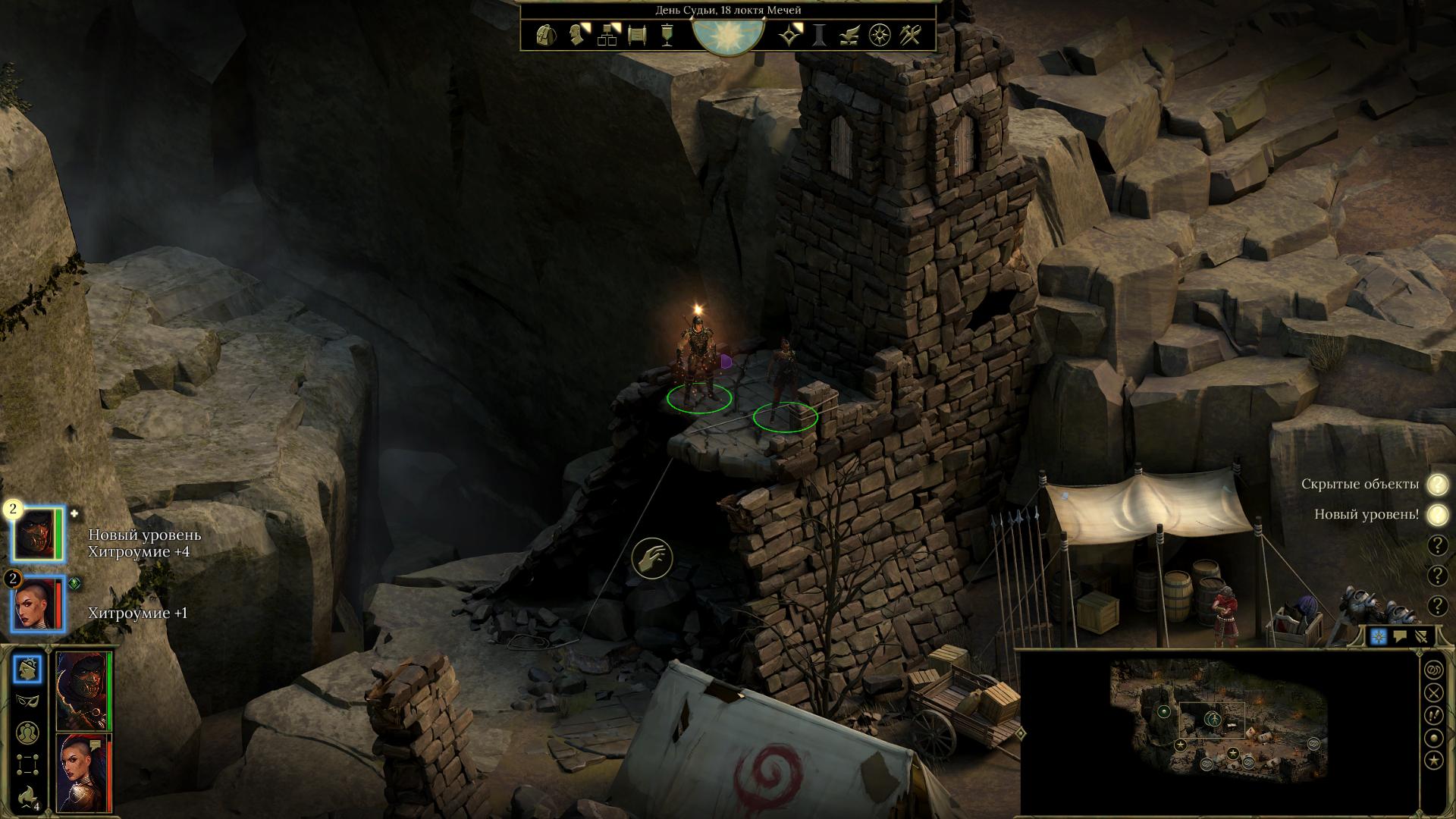The height and width of the screenshot is (819, 1456).
Task: Switch to the dialogue log tab
Action: [x=1400, y=637]
